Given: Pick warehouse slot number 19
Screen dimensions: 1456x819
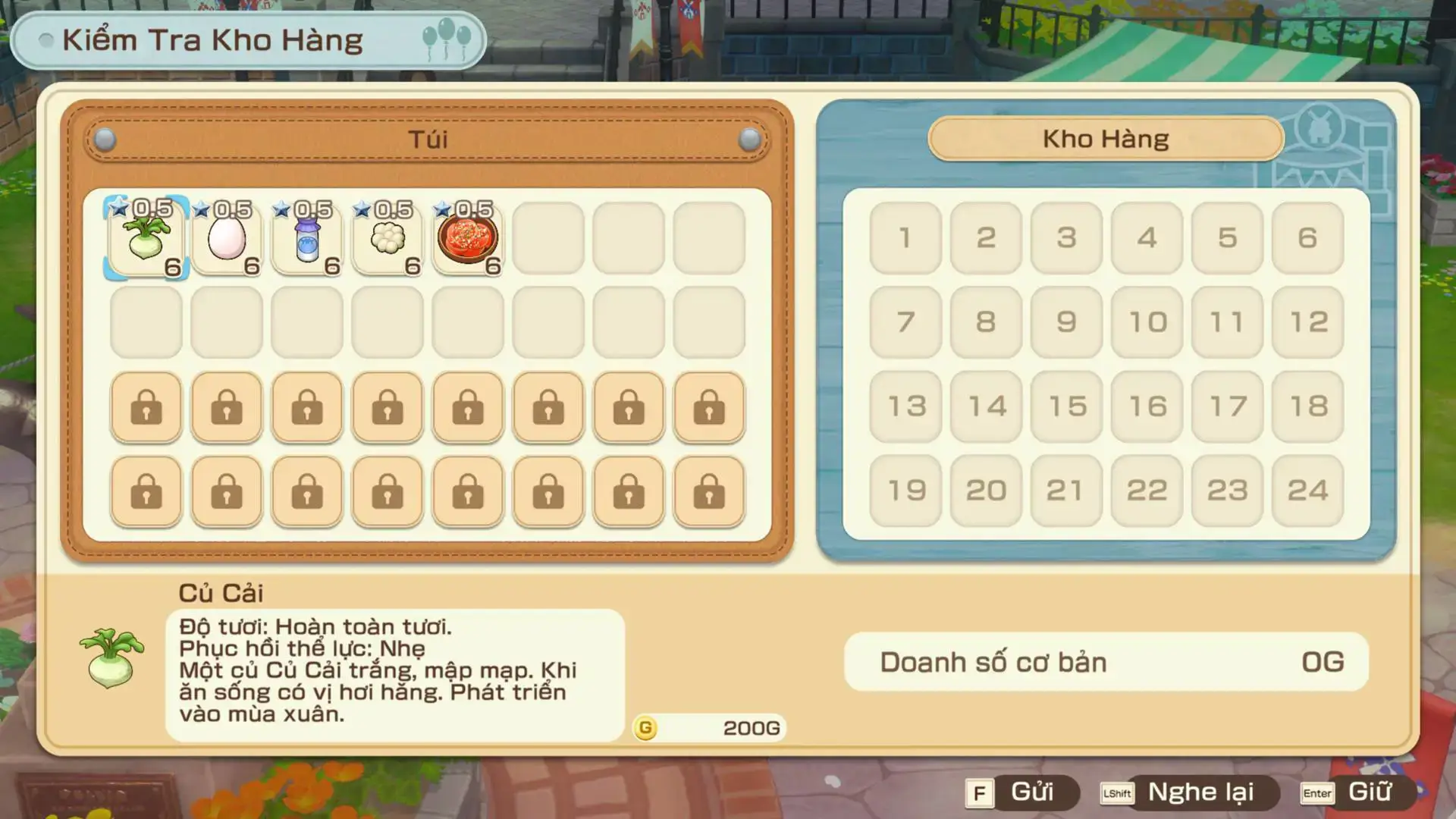Looking at the screenshot, I should [x=905, y=491].
